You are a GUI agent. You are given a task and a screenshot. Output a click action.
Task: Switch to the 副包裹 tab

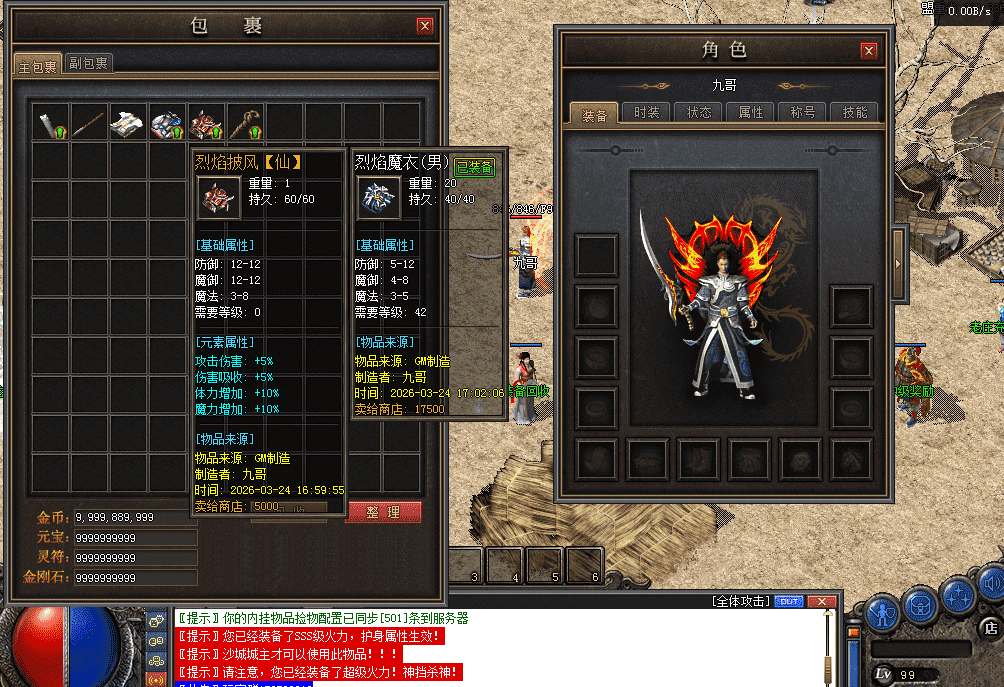point(89,63)
